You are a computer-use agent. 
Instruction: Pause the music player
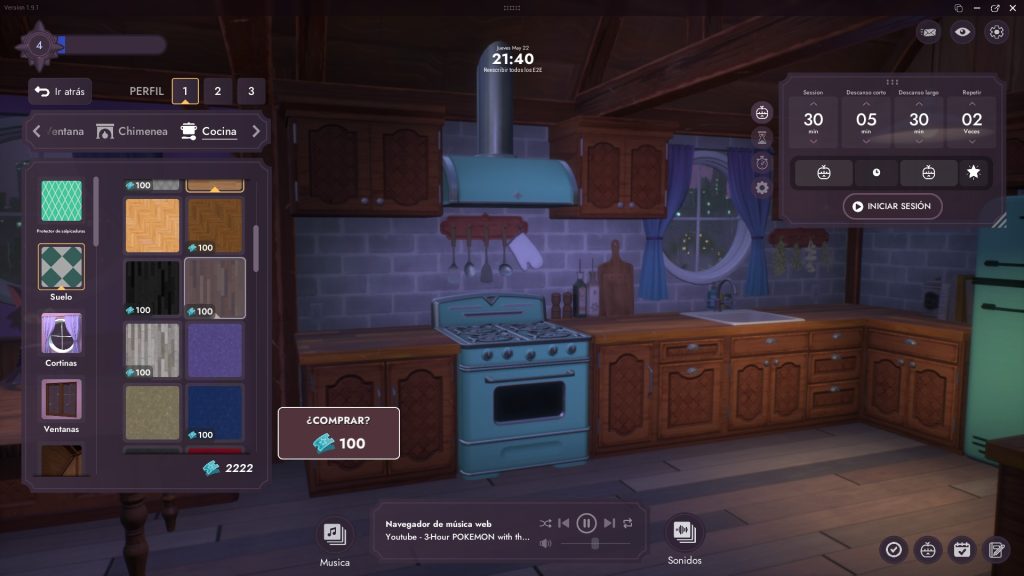coord(587,523)
